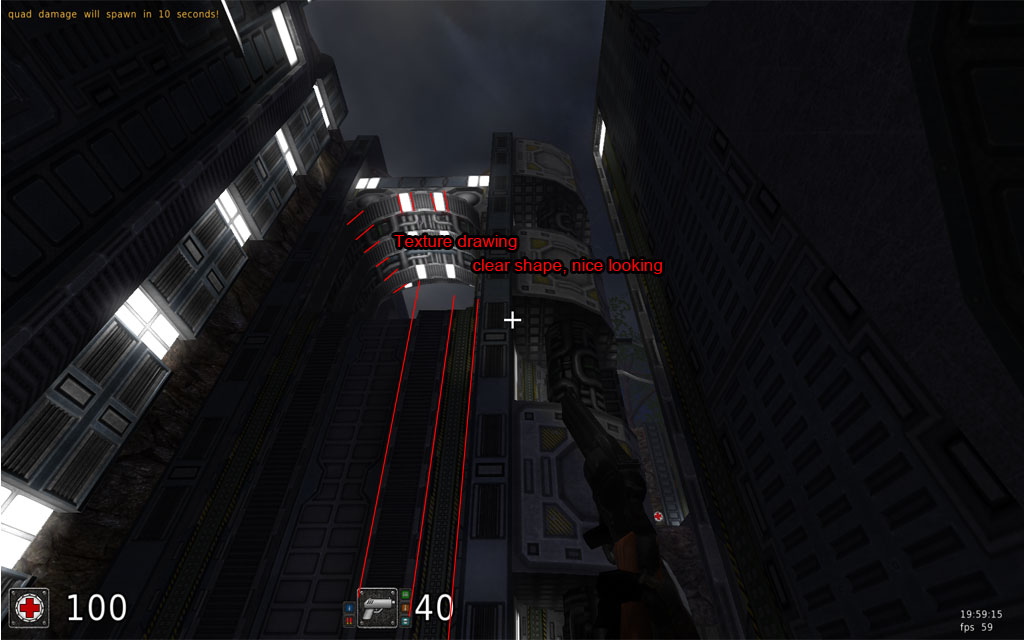Select the pistol weapon icon

click(x=377, y=607)
